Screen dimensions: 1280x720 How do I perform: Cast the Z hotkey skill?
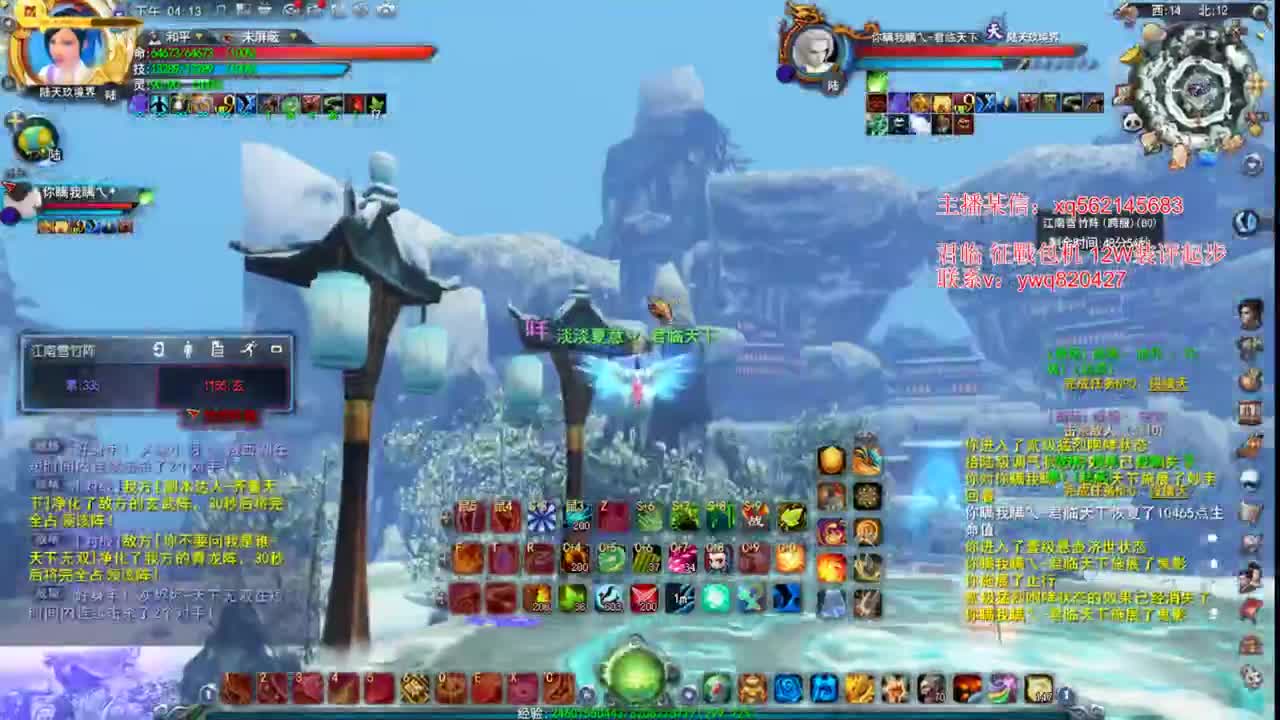click(610, 515)
